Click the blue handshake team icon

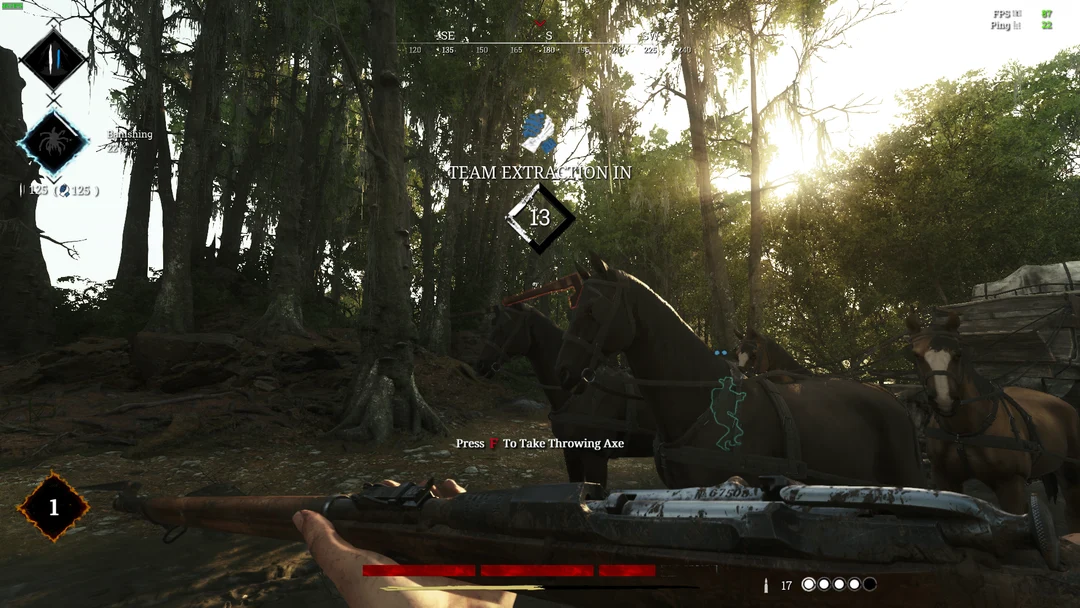coord(538,133)
